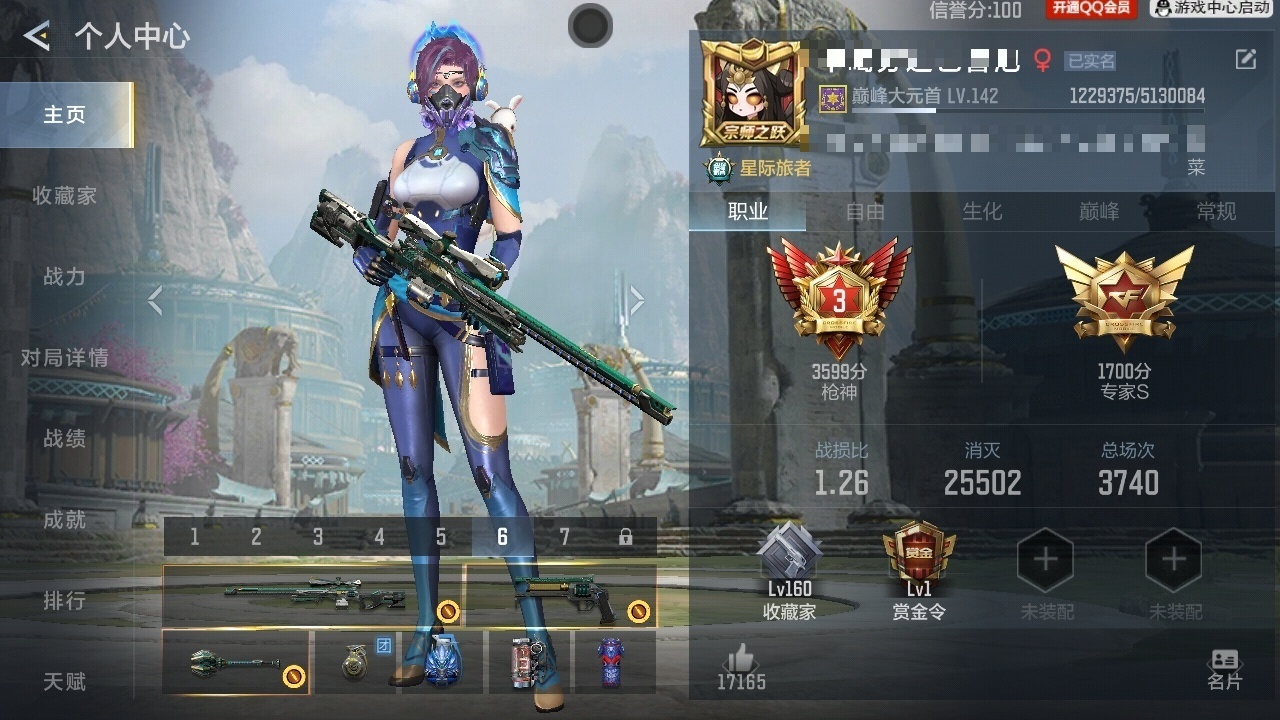Select 战力 in the left menu
This screenshot has width=1280, height=720.
[x=65, y=277]
